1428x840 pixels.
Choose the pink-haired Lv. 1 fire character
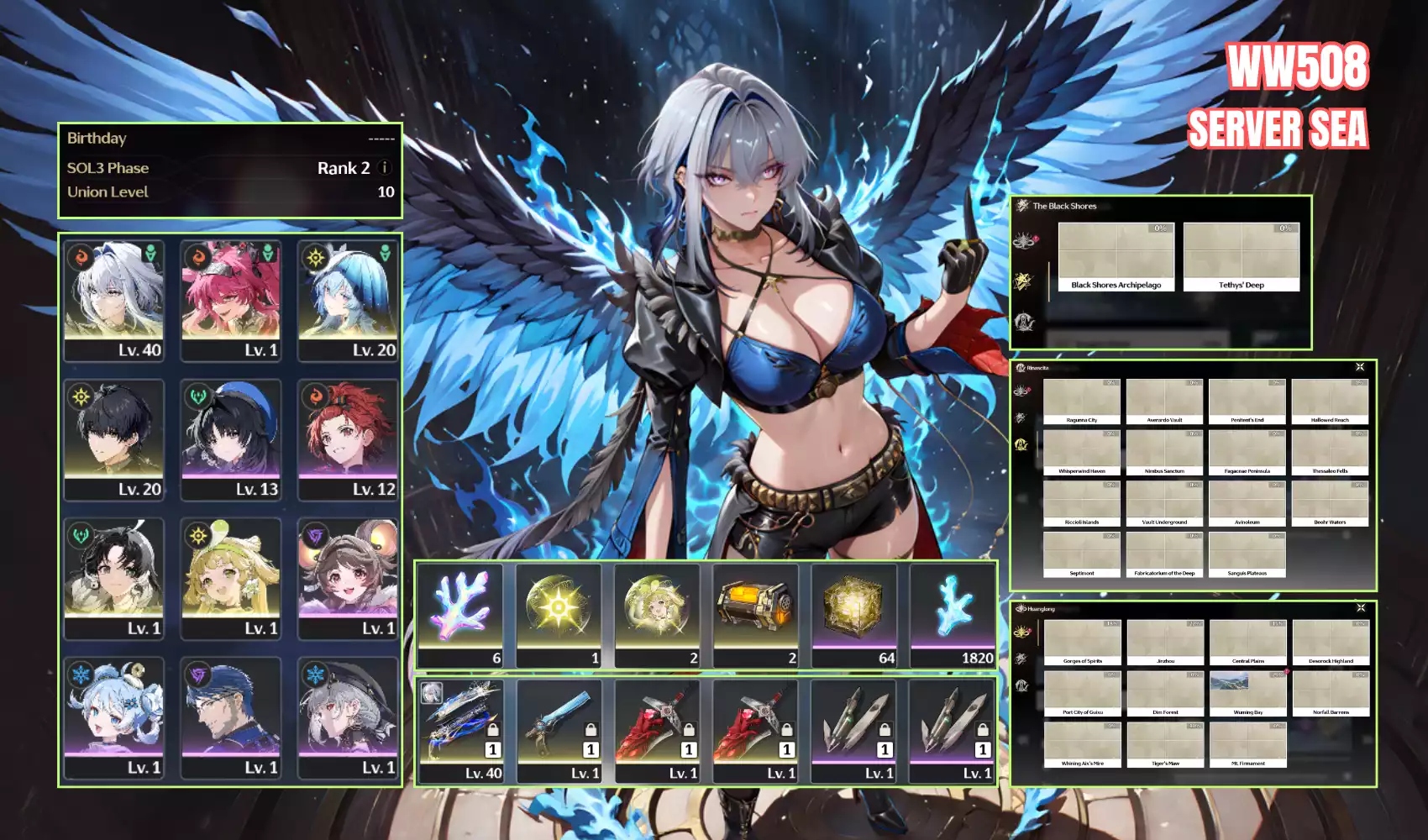click(231, 300)
